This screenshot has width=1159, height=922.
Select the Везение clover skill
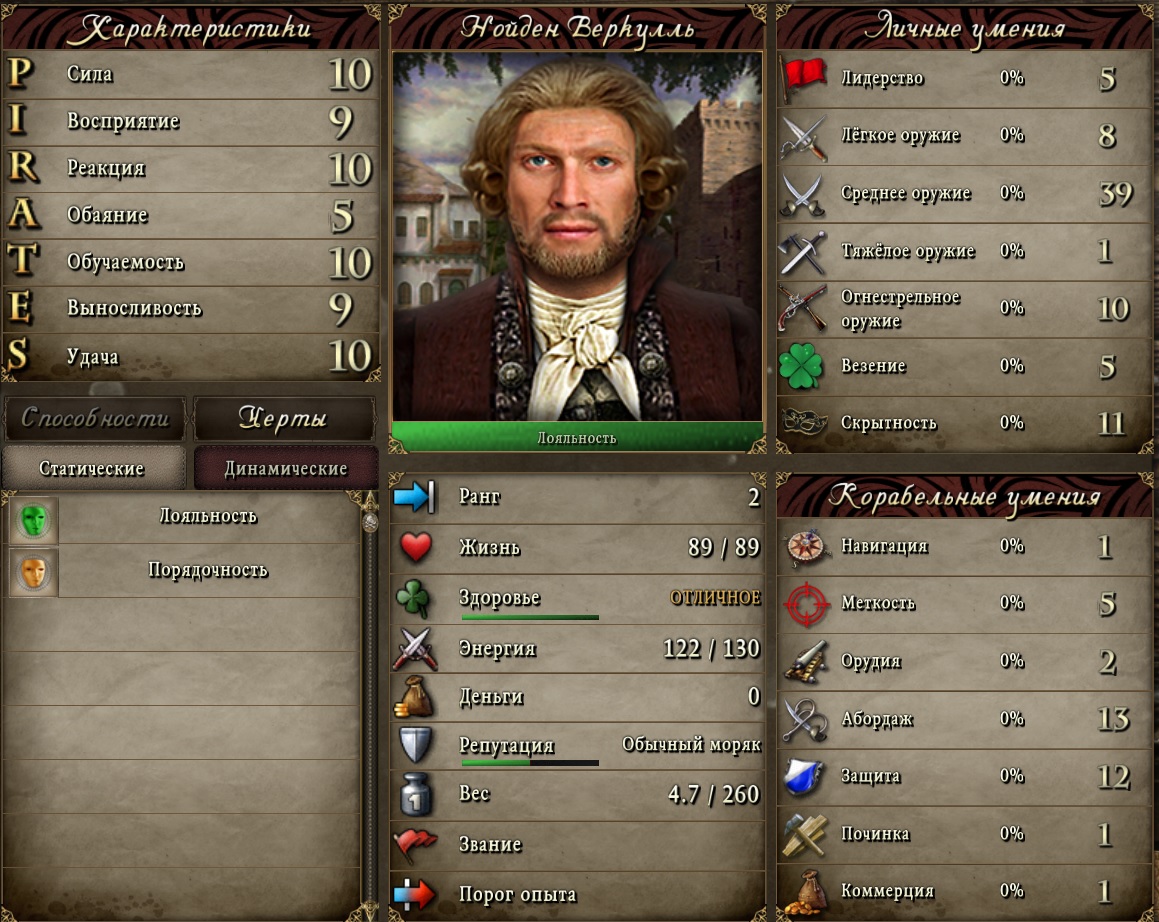965,366
